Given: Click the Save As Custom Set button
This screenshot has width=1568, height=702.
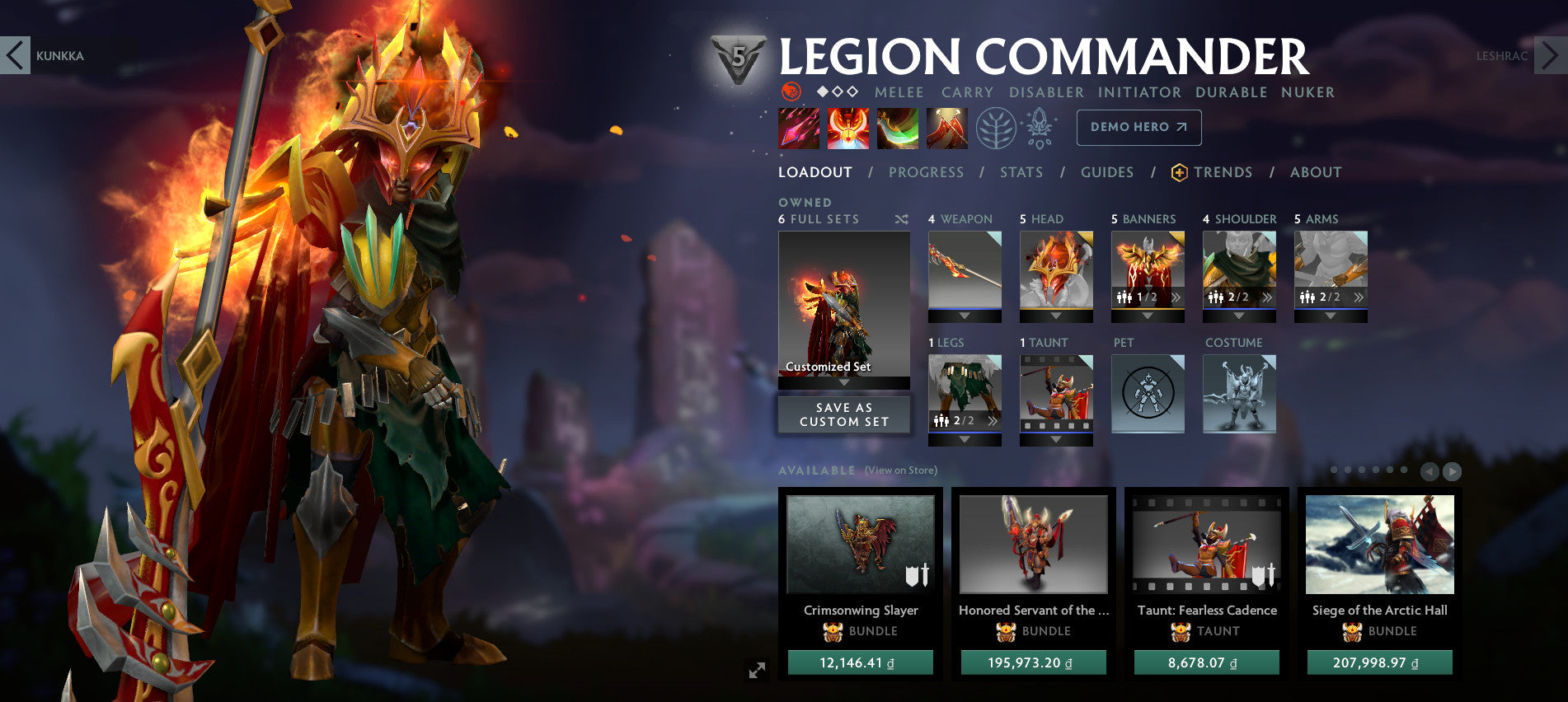Looking at the screenshot, I should (x=843, y=414).
